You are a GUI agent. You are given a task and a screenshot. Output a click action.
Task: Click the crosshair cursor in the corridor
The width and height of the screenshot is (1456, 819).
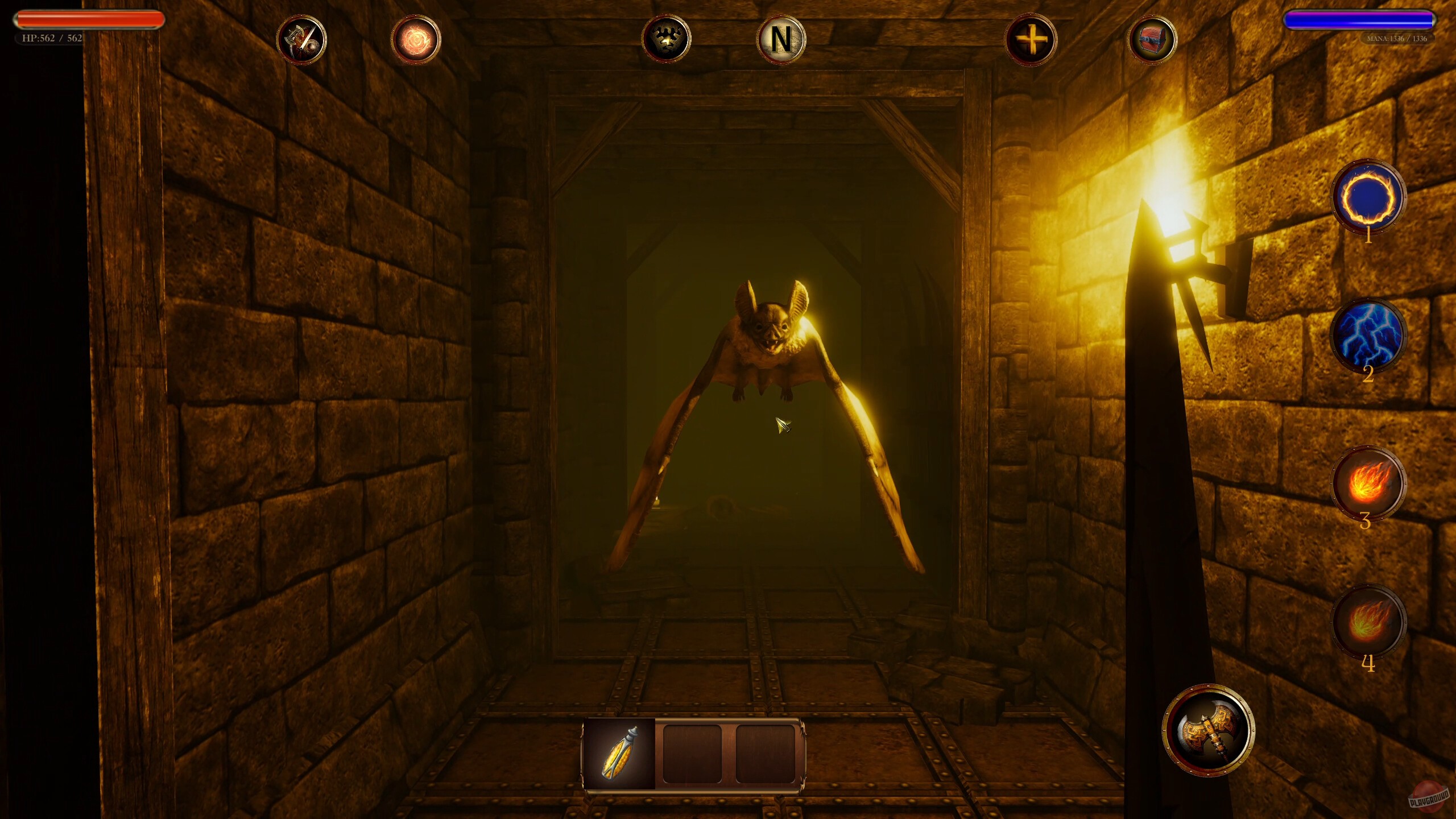(784, 424)
